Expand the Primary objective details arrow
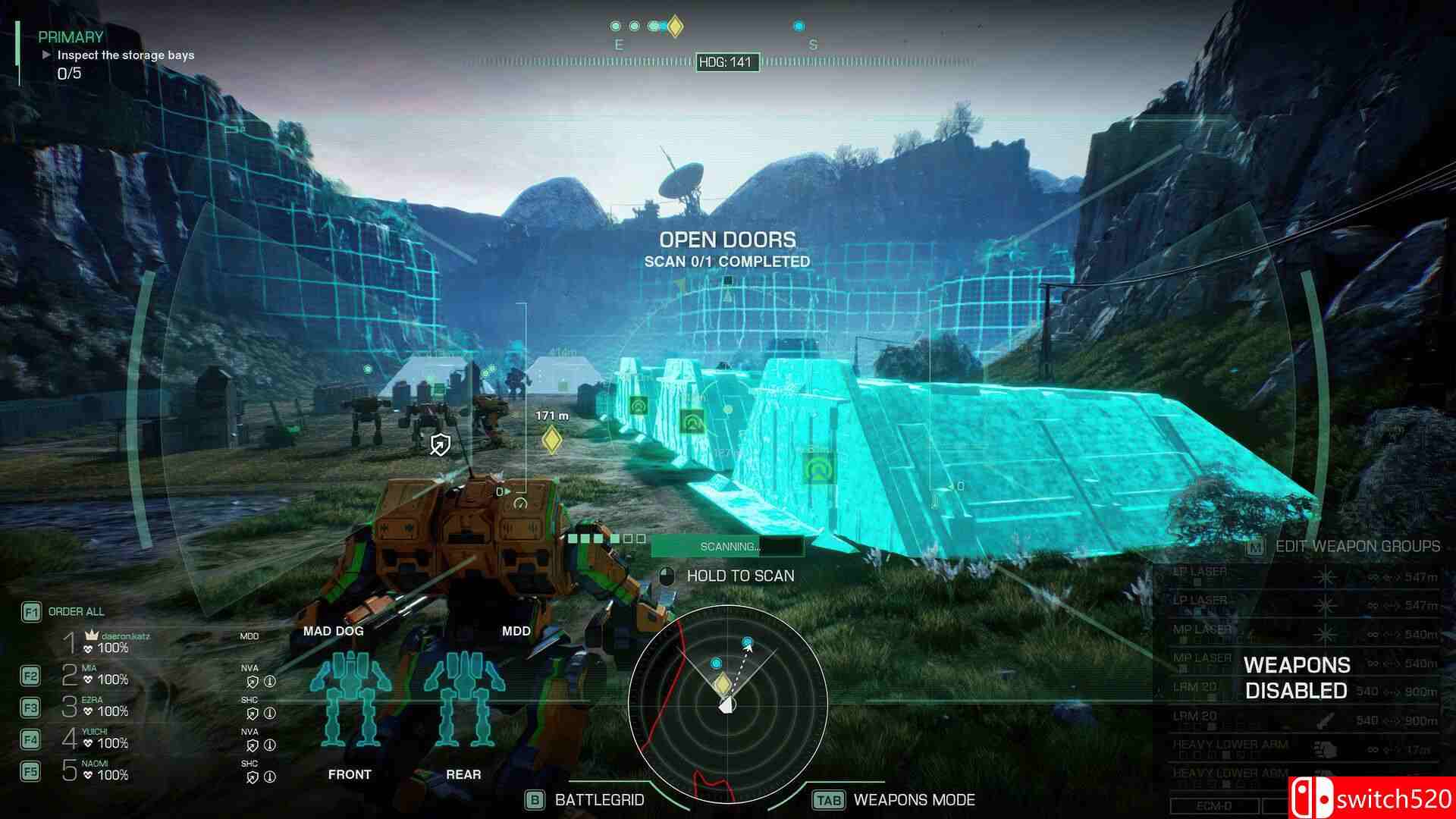The width and height of the screenshot is (1456, 819). point(47,55)
